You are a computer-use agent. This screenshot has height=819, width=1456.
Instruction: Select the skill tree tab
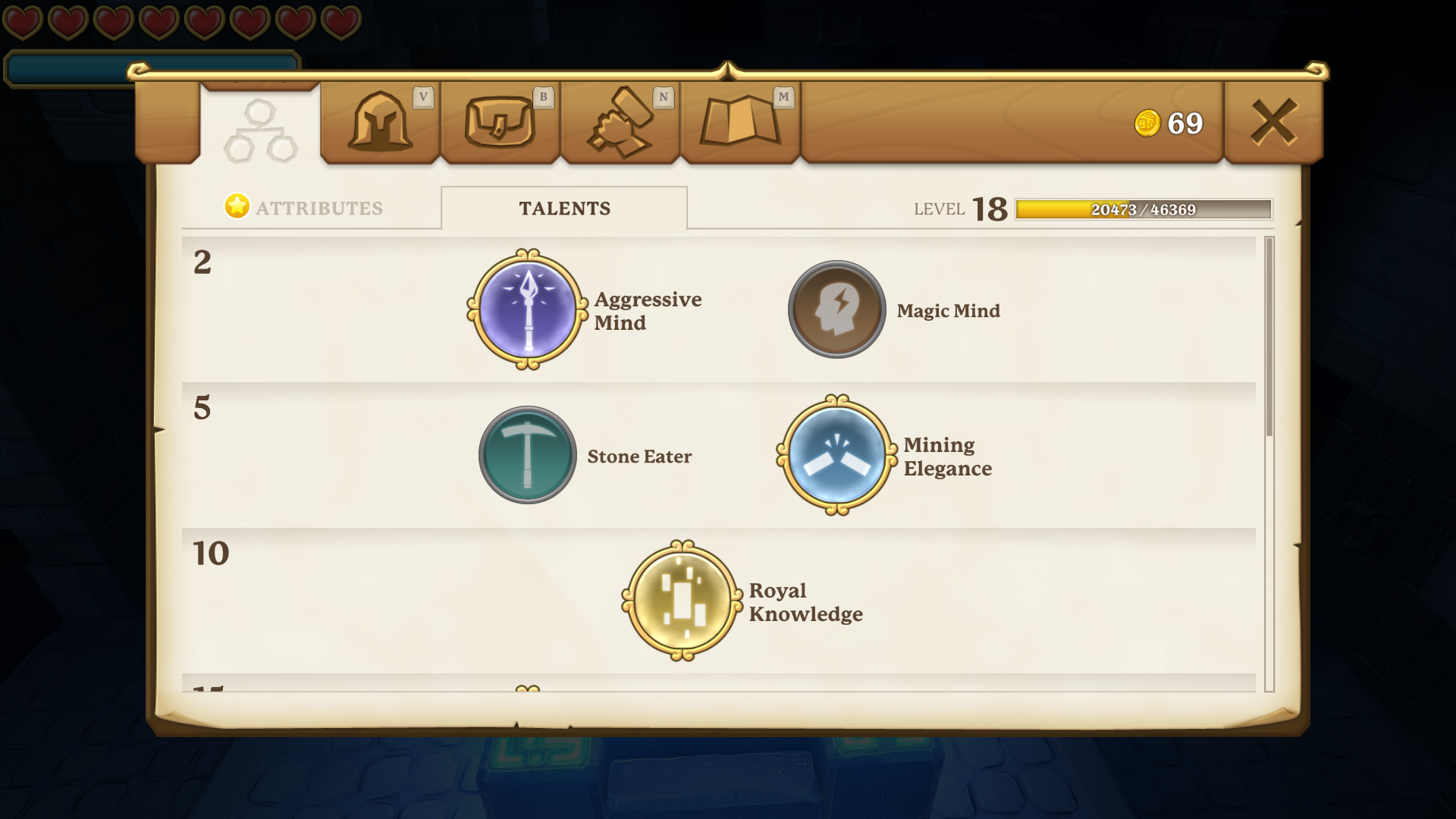(x=260, y=130)
